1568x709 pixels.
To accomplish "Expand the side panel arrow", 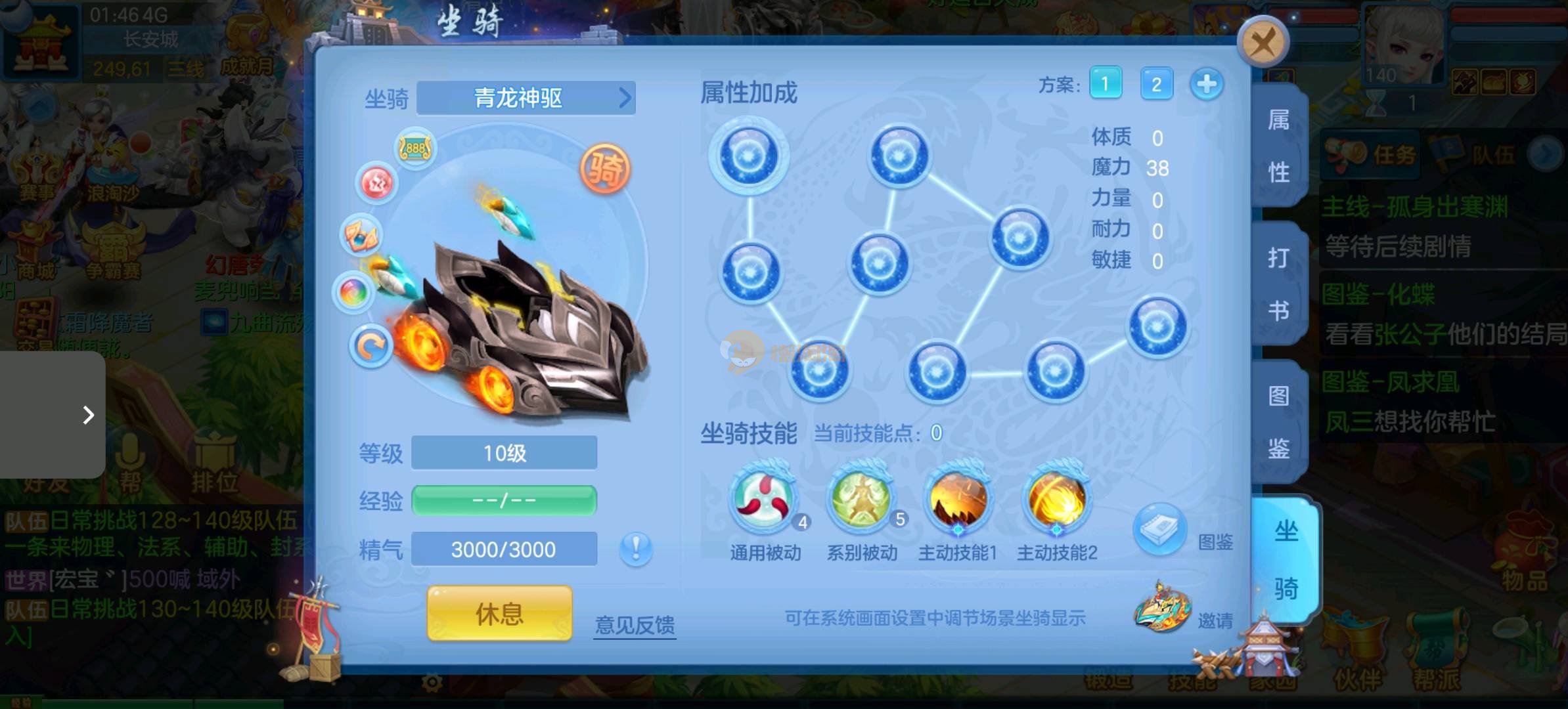I will click(x=88, y=415).
